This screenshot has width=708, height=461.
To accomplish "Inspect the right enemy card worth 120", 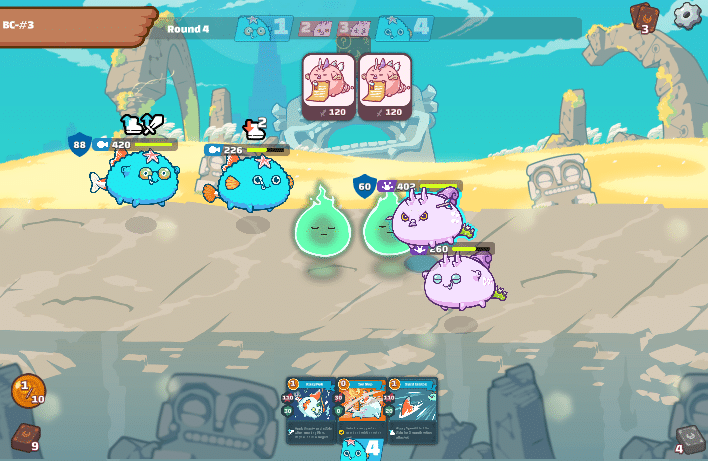I will click(x=385, y=86).
